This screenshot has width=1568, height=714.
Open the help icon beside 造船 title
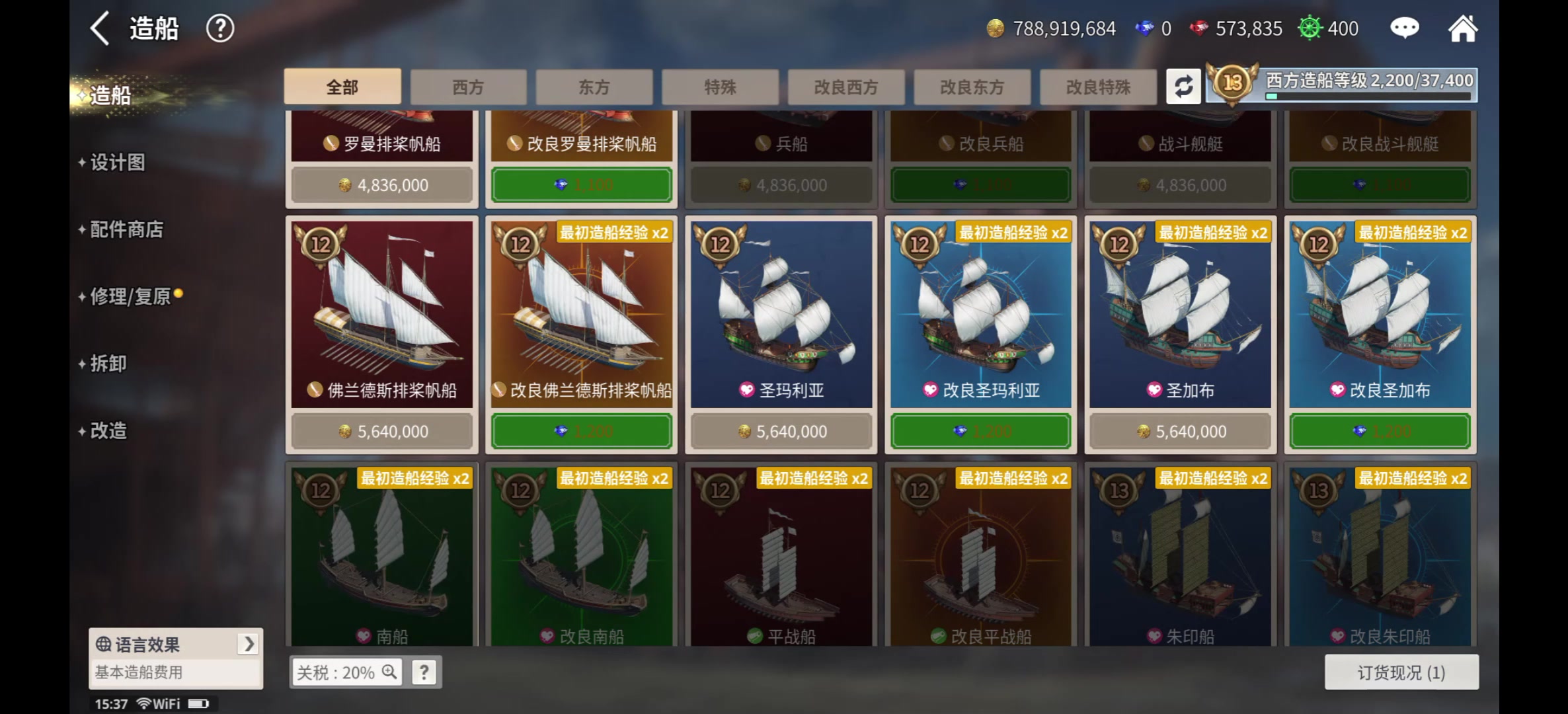[220, 28]
